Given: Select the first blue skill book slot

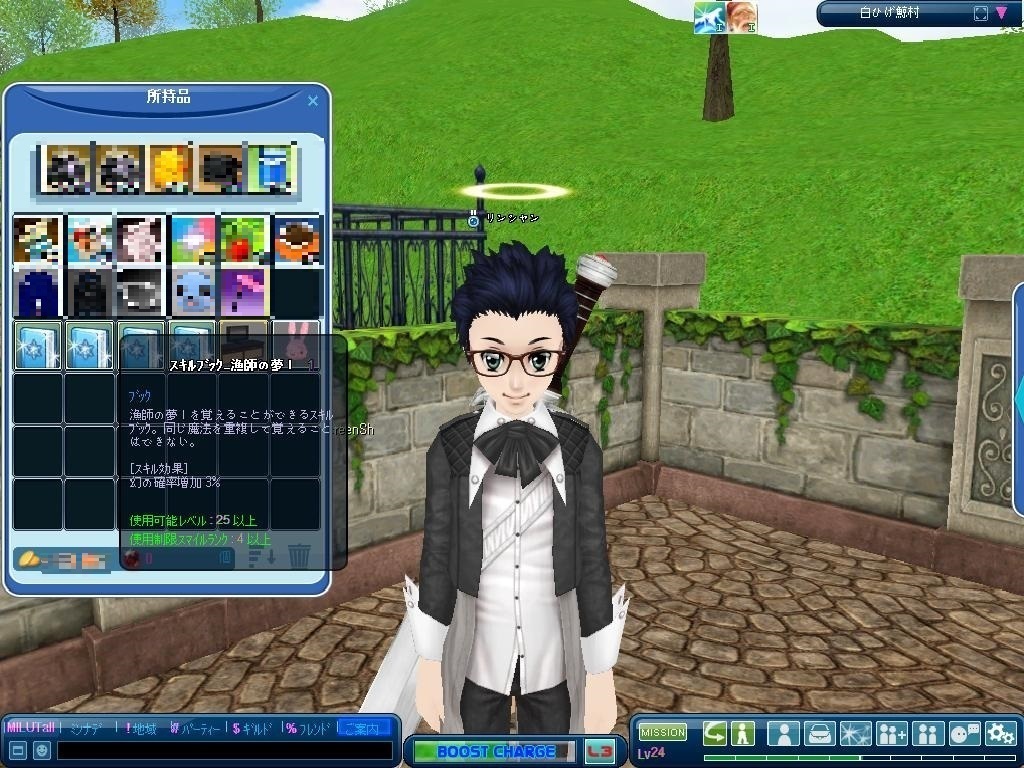Looking at the screenshot, I should pos(37,345).
